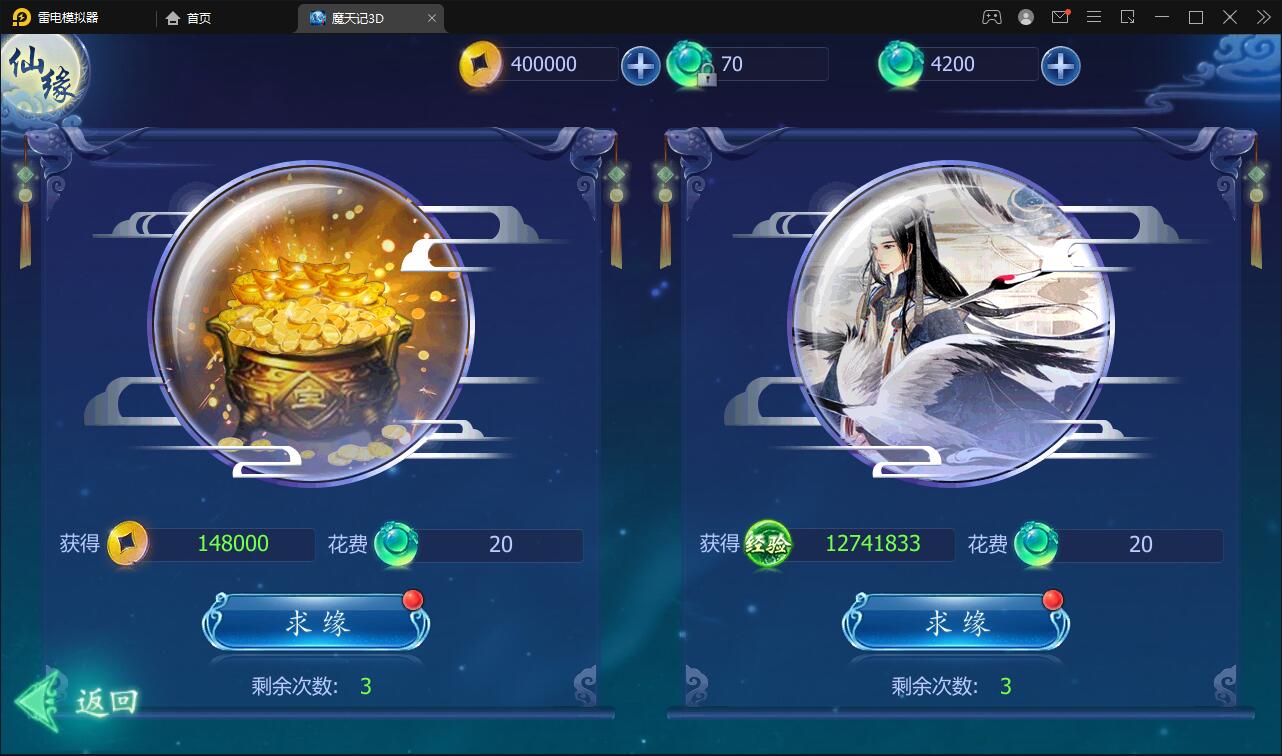Screen dimensions: 1282x756
Task: Click the plus next to 400000 gold
Action: 640,64
